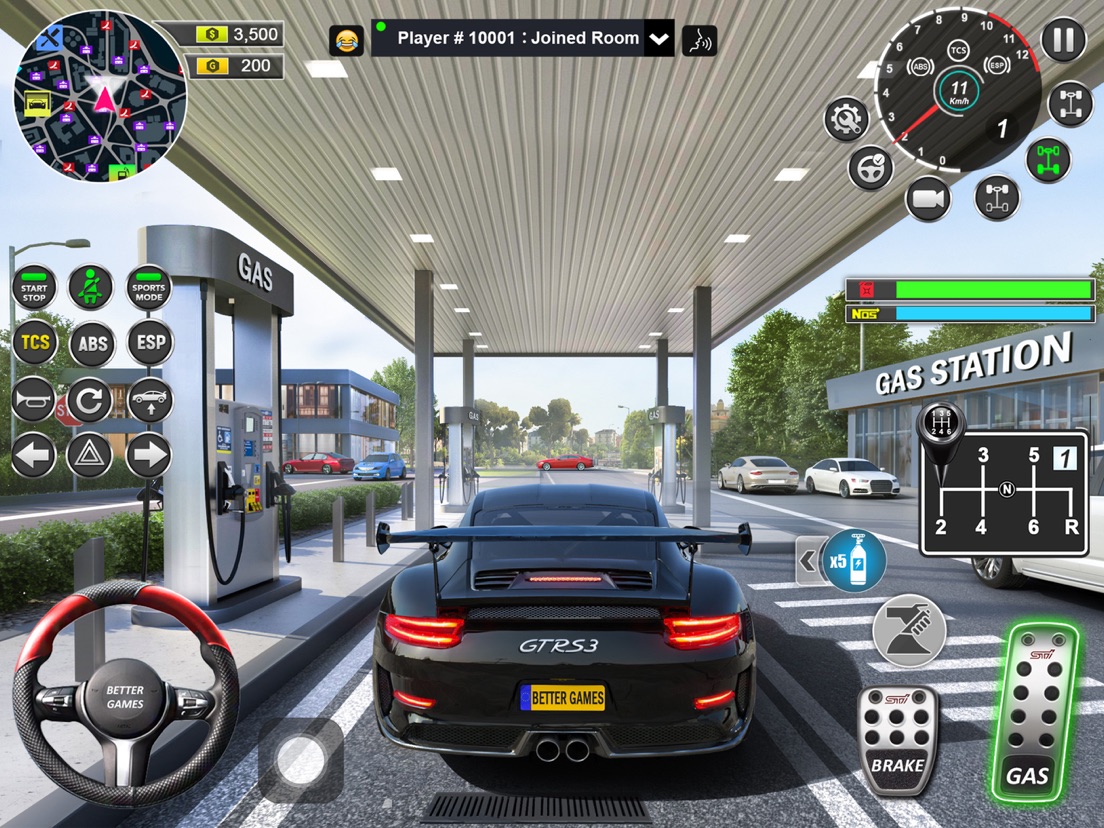Image resolution: width=1104 pixels, height=828 pixels.
Task: Activate the left turn signal
Action: click(x=34, y=456)
